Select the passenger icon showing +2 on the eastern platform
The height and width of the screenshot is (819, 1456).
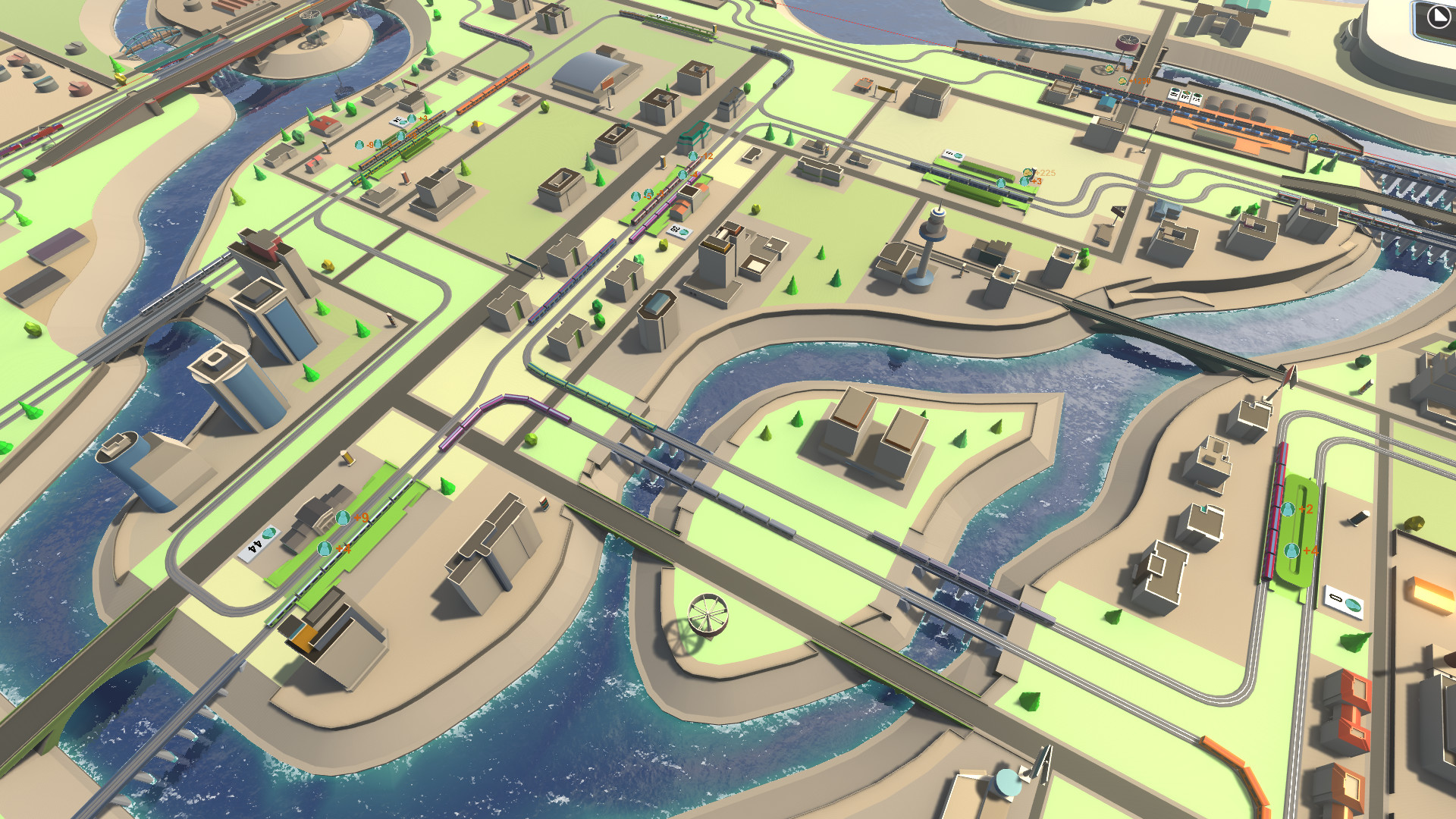tap(1288, 509)
